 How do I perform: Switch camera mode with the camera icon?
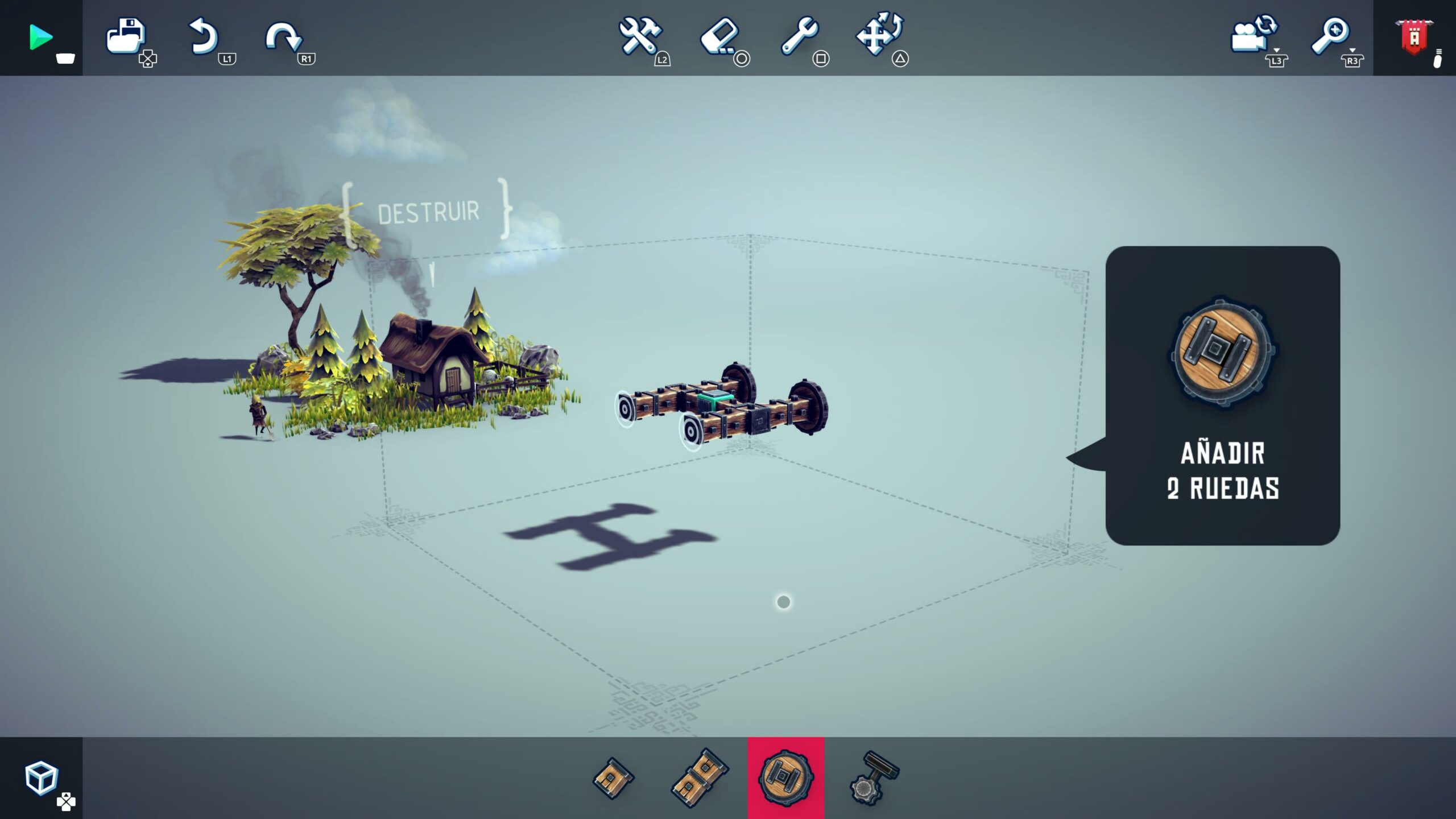click(x=1249, y=36)
